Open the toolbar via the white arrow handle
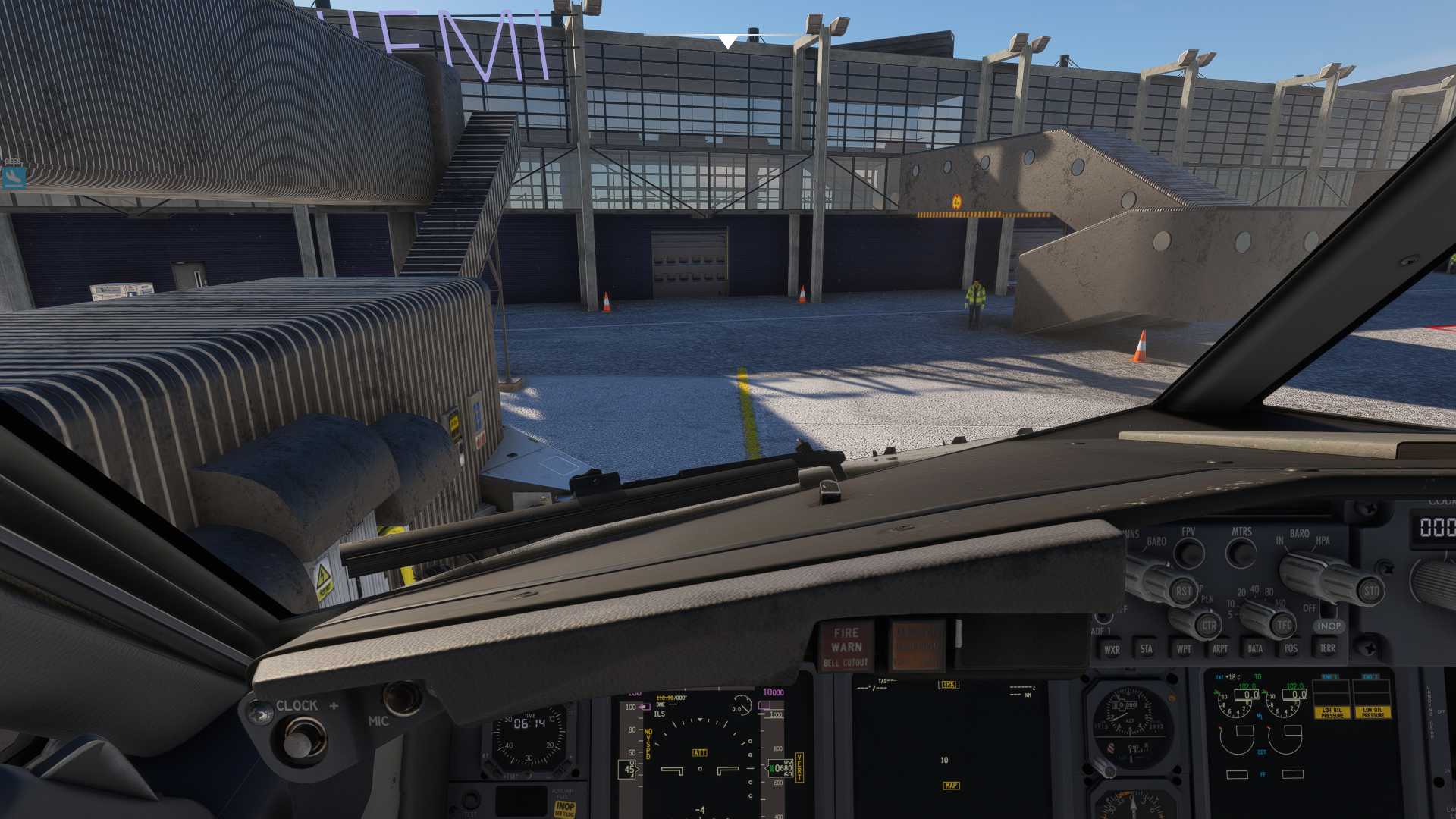1456x819 pixels. click(727, 41)
